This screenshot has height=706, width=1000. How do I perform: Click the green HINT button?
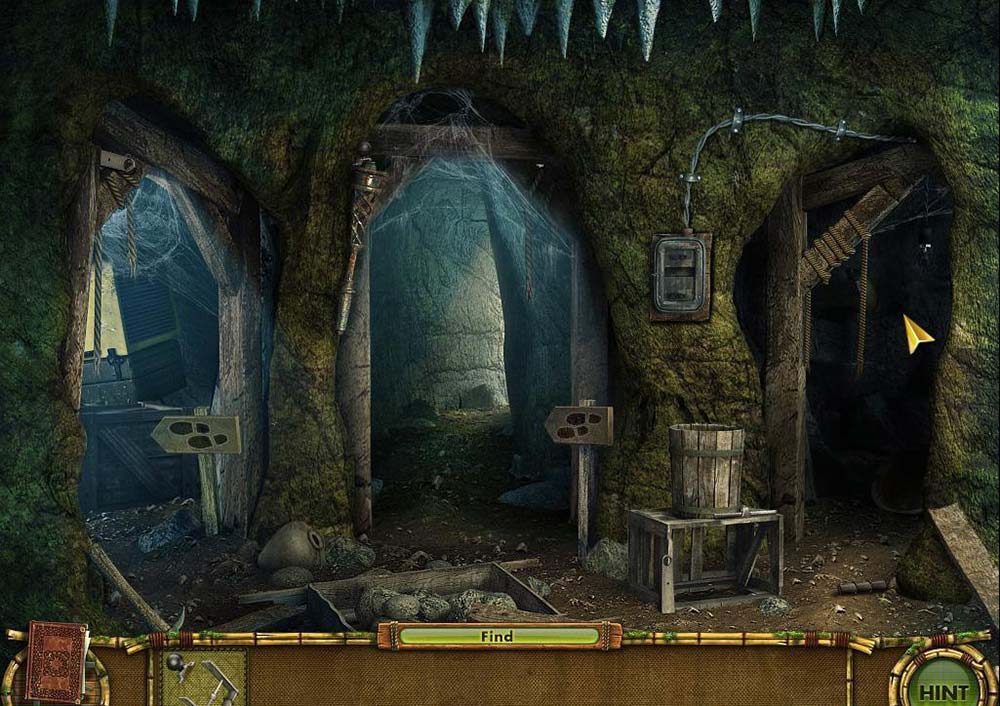(x=942, y=686)
